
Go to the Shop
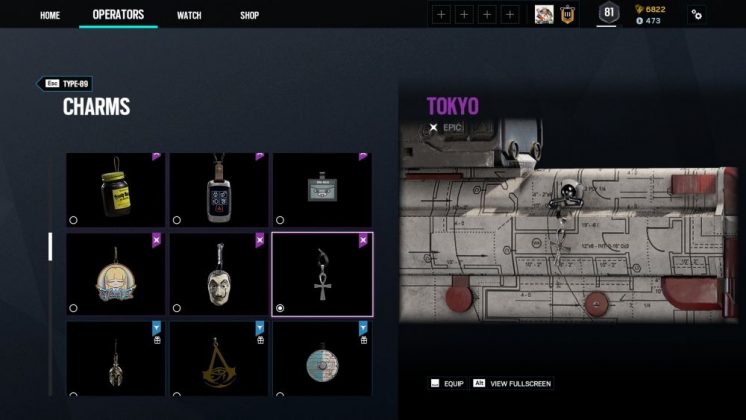pyautogui.click(x=249, y=15)
